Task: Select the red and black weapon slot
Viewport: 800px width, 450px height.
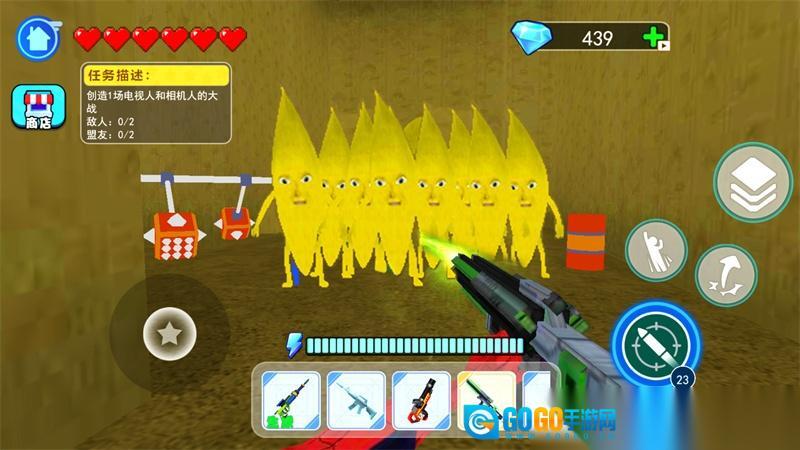Action: point(420,402)
